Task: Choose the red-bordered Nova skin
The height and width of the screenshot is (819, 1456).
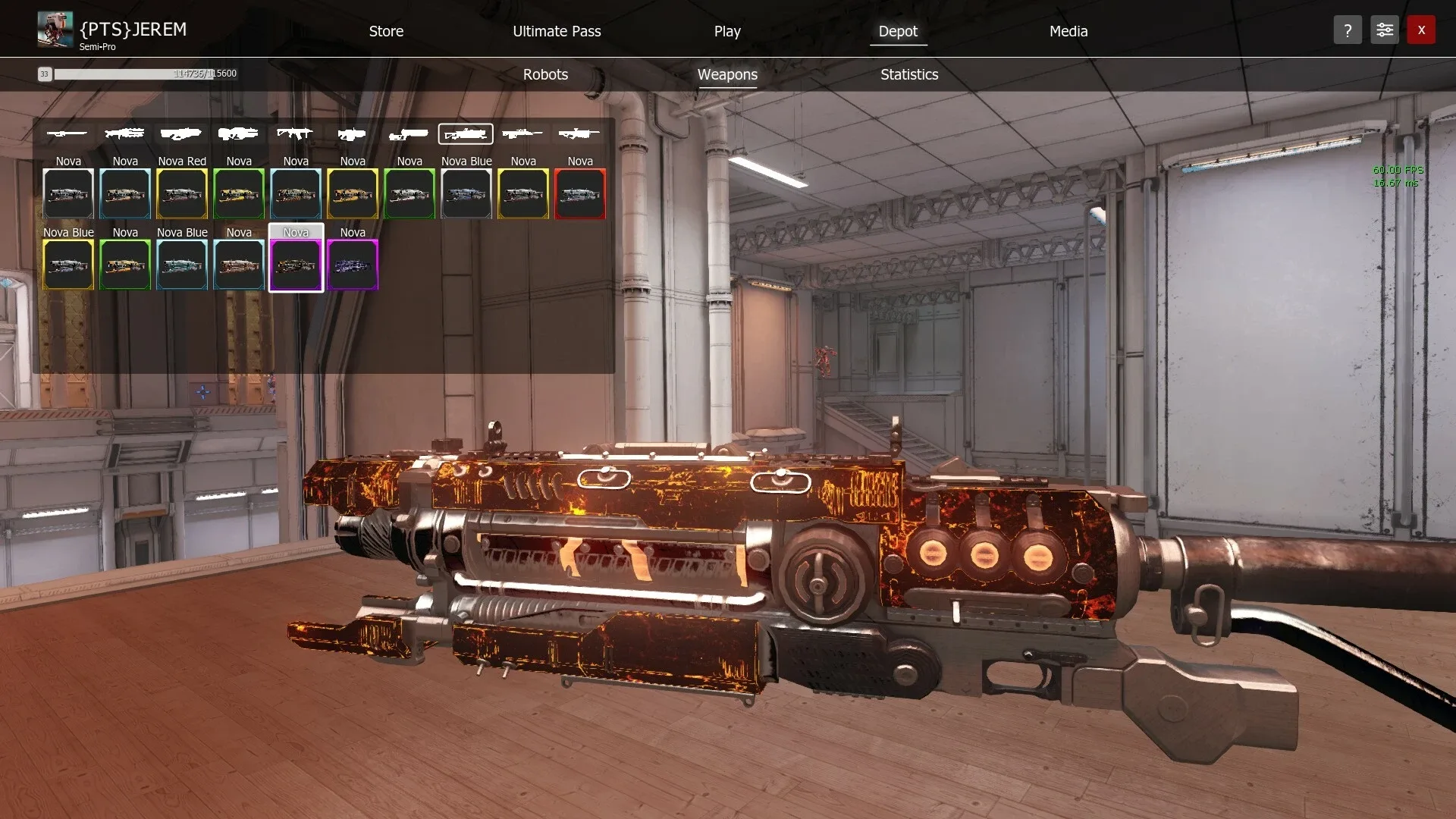Action: pyautogui.click(x=580, y=193)
